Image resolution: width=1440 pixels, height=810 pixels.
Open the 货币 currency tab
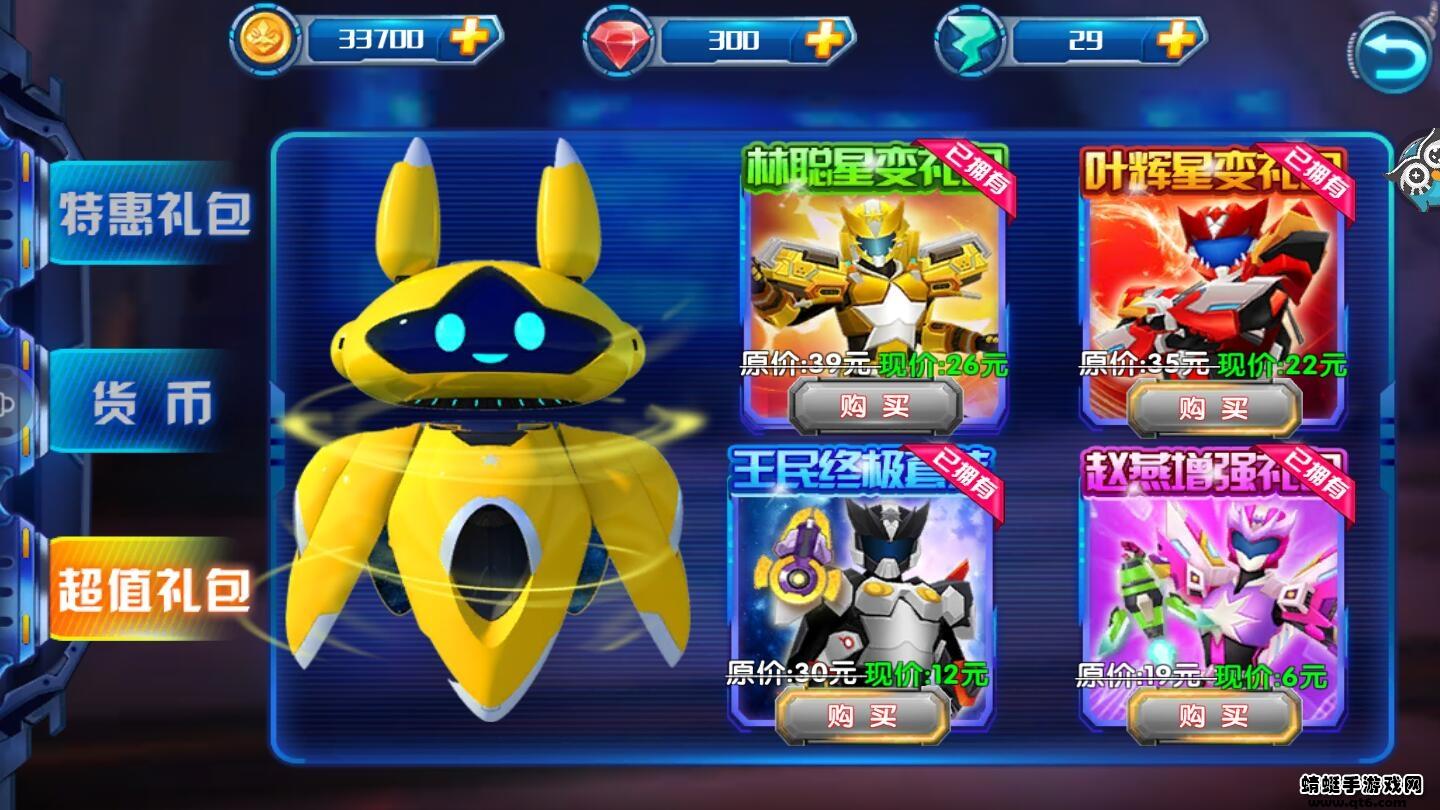point(153,402)
